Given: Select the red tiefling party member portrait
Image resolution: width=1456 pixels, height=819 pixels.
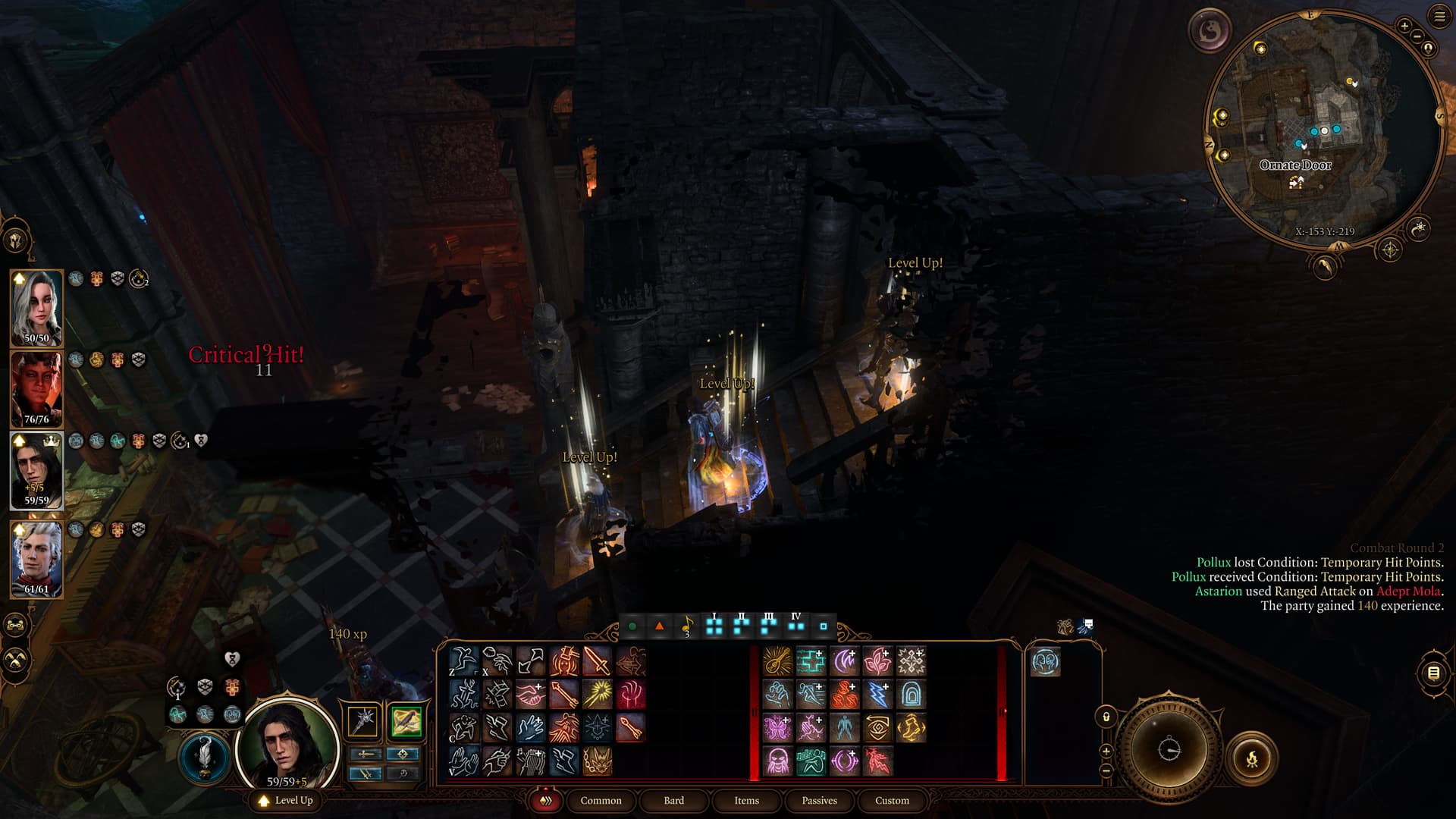Looking at the screenshot, I should 36,389.
